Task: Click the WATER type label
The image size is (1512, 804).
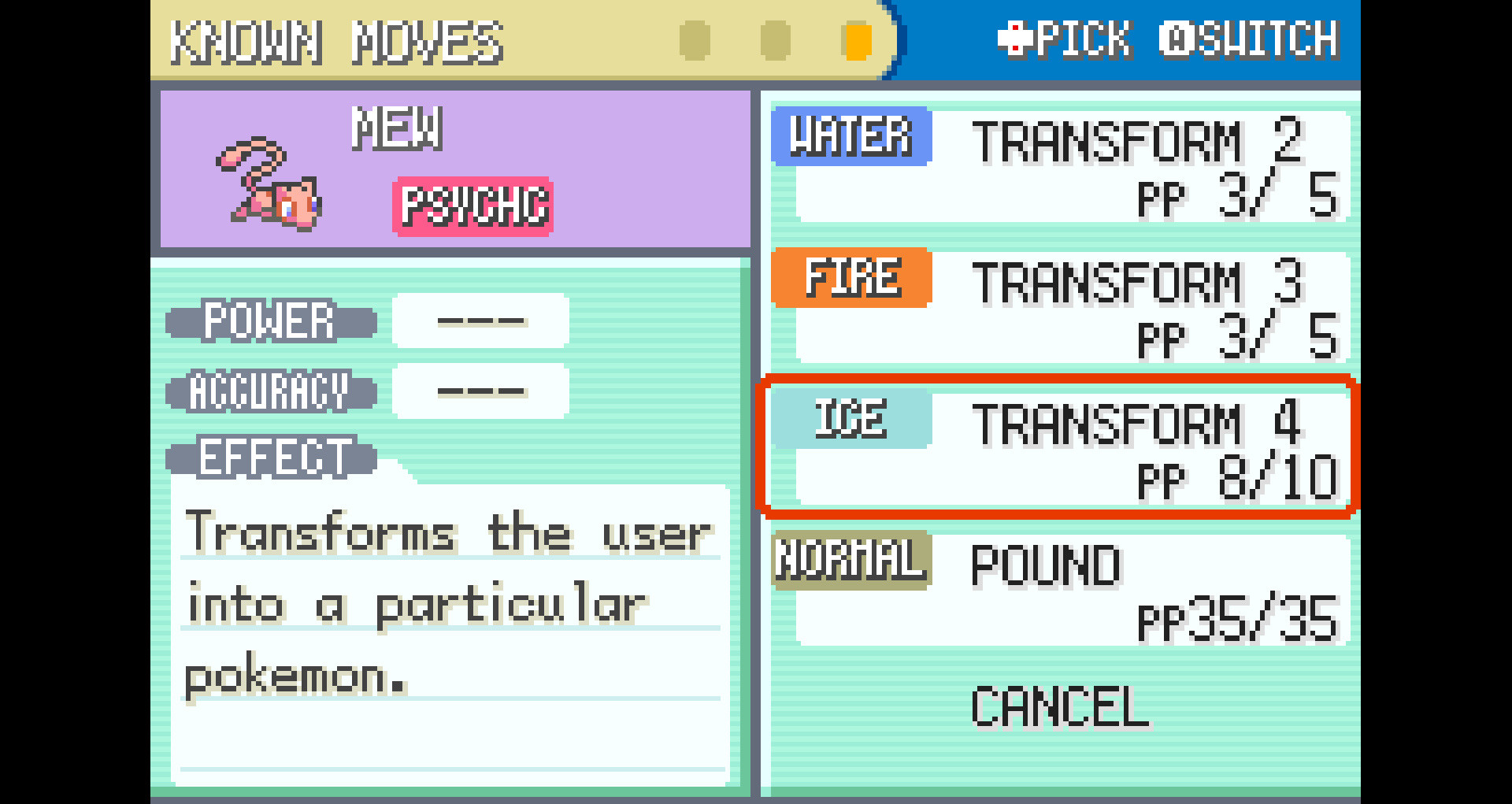Action: pyautogui.click(x=850, y=139)
